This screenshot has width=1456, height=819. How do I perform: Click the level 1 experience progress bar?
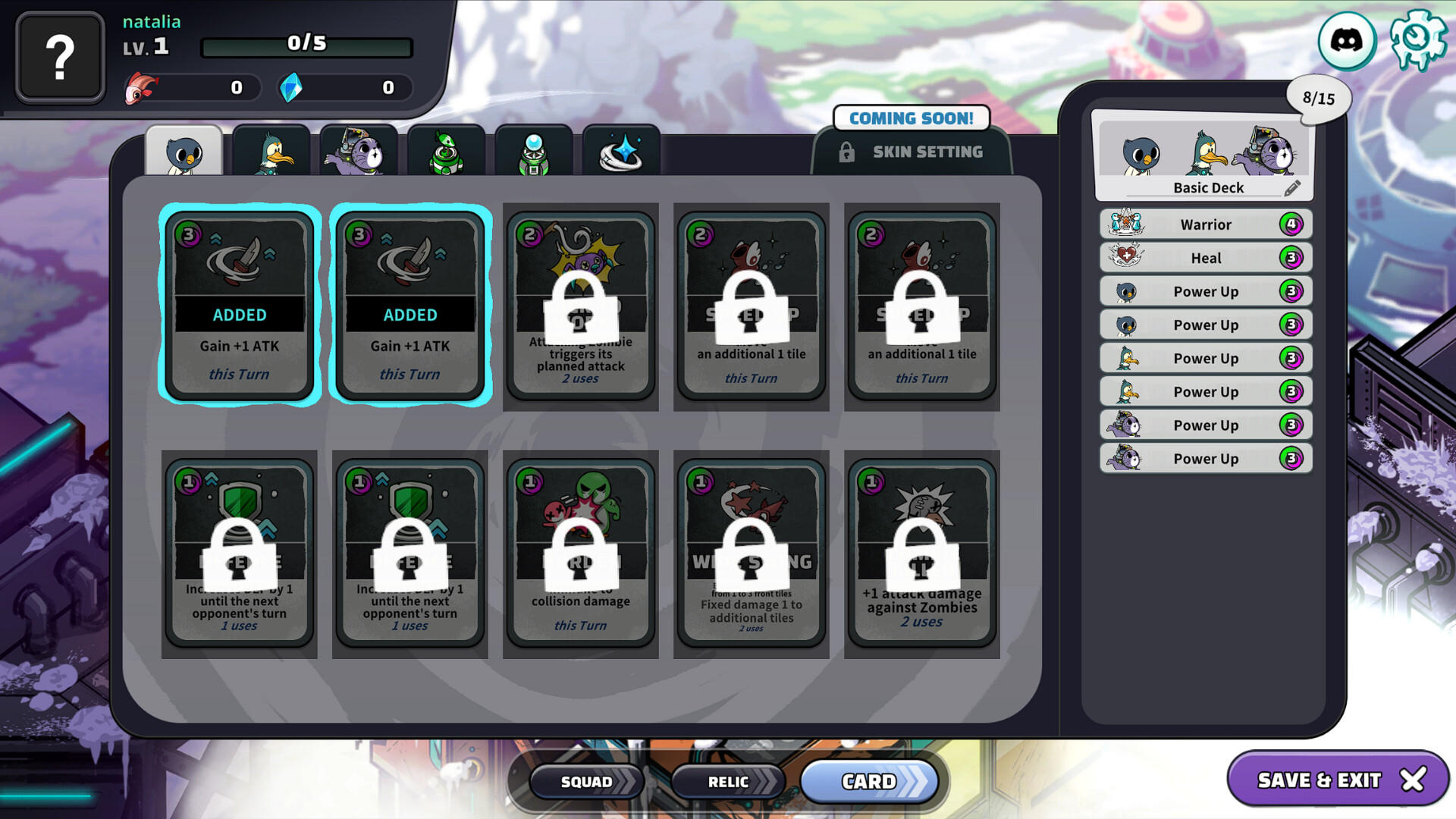click(x=307, y=45)
